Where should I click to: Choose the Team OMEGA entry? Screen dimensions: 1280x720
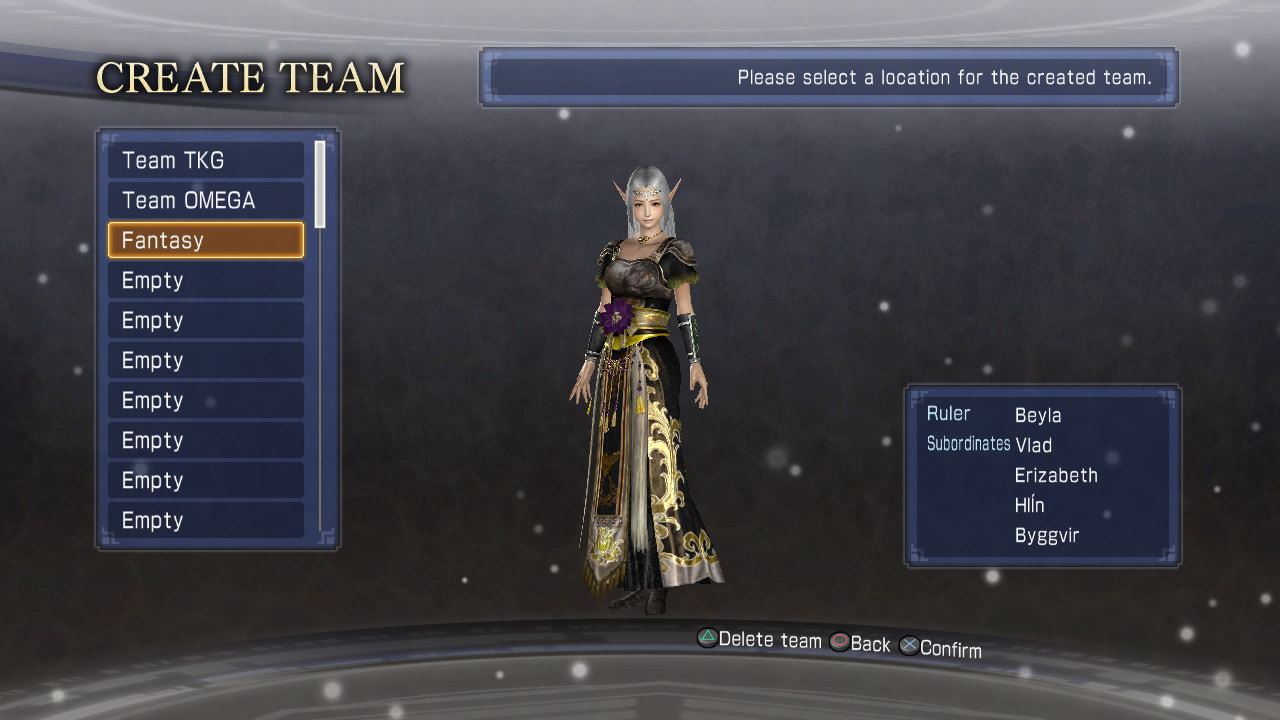tap(205, 200)
